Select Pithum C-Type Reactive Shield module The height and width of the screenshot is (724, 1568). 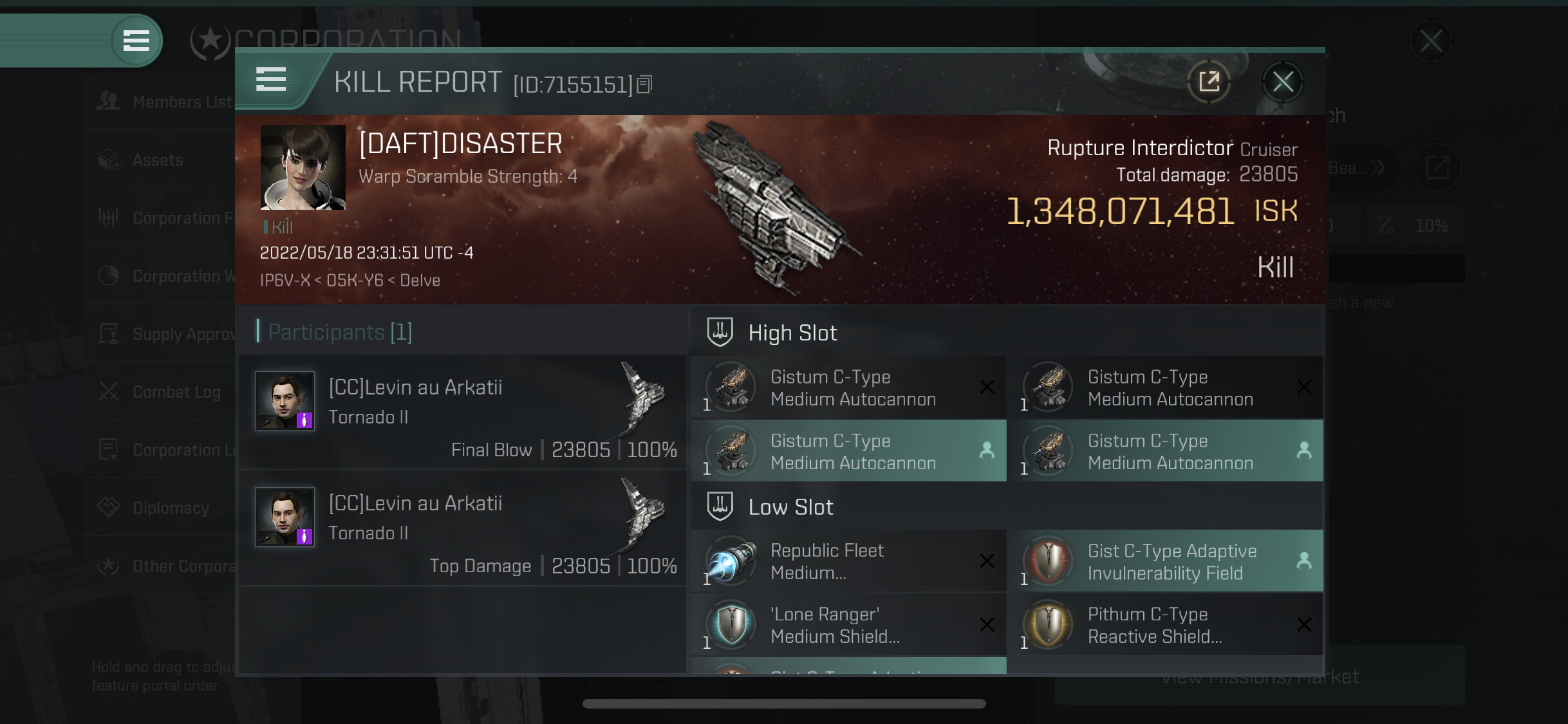[1166, 625]
